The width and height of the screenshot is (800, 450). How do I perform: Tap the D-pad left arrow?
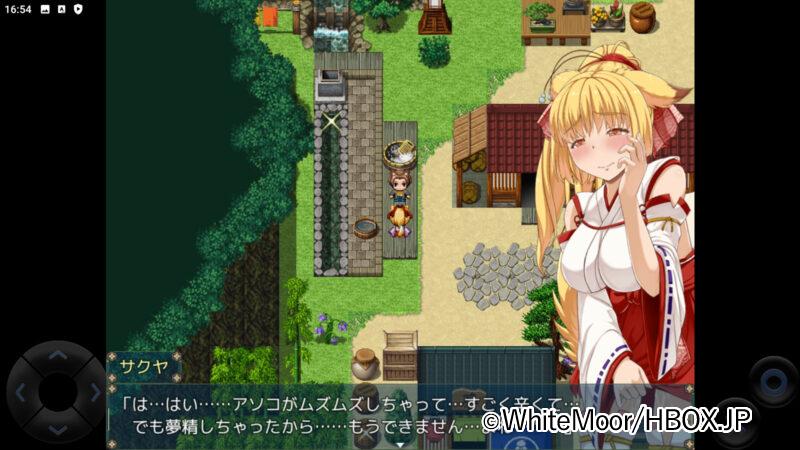point(20,392)
